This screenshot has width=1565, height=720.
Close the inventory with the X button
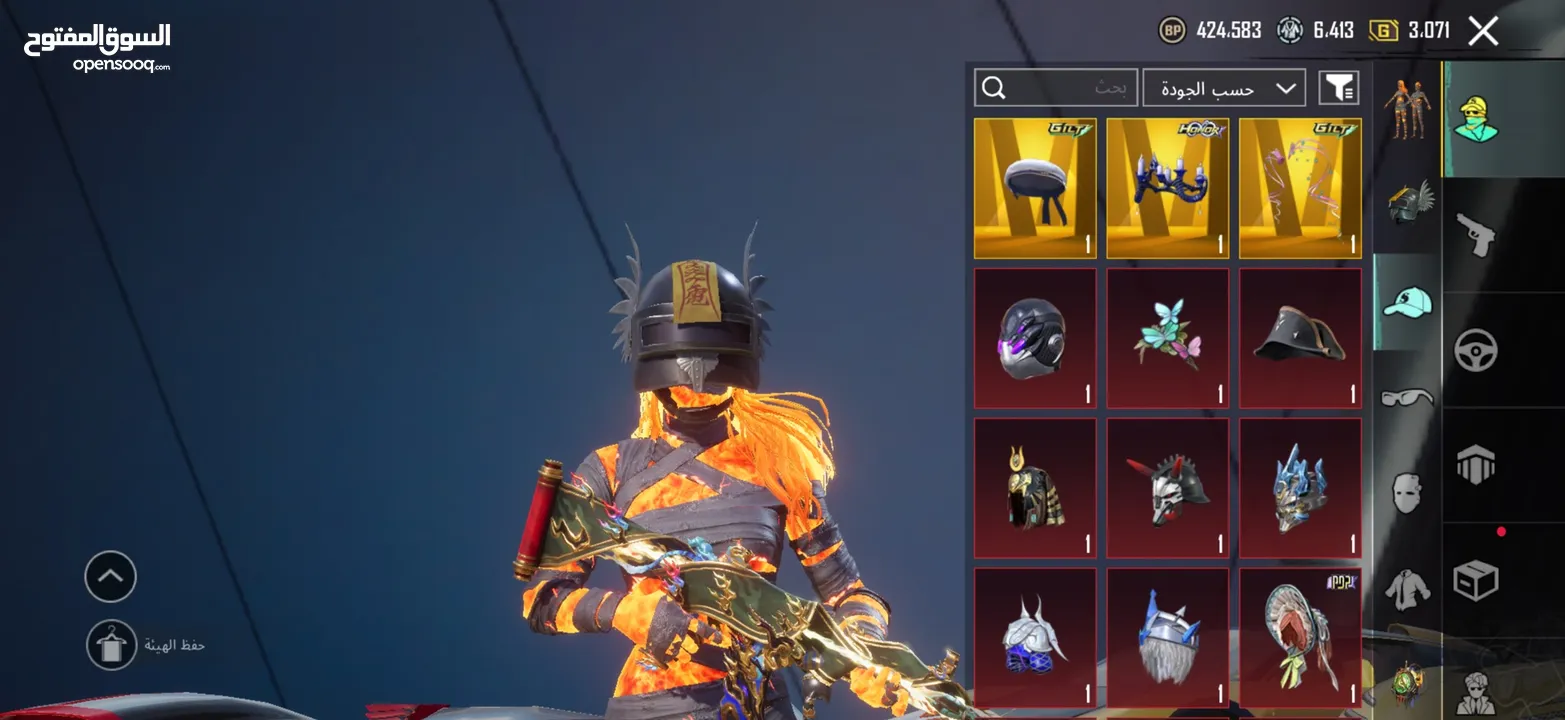1483,31
